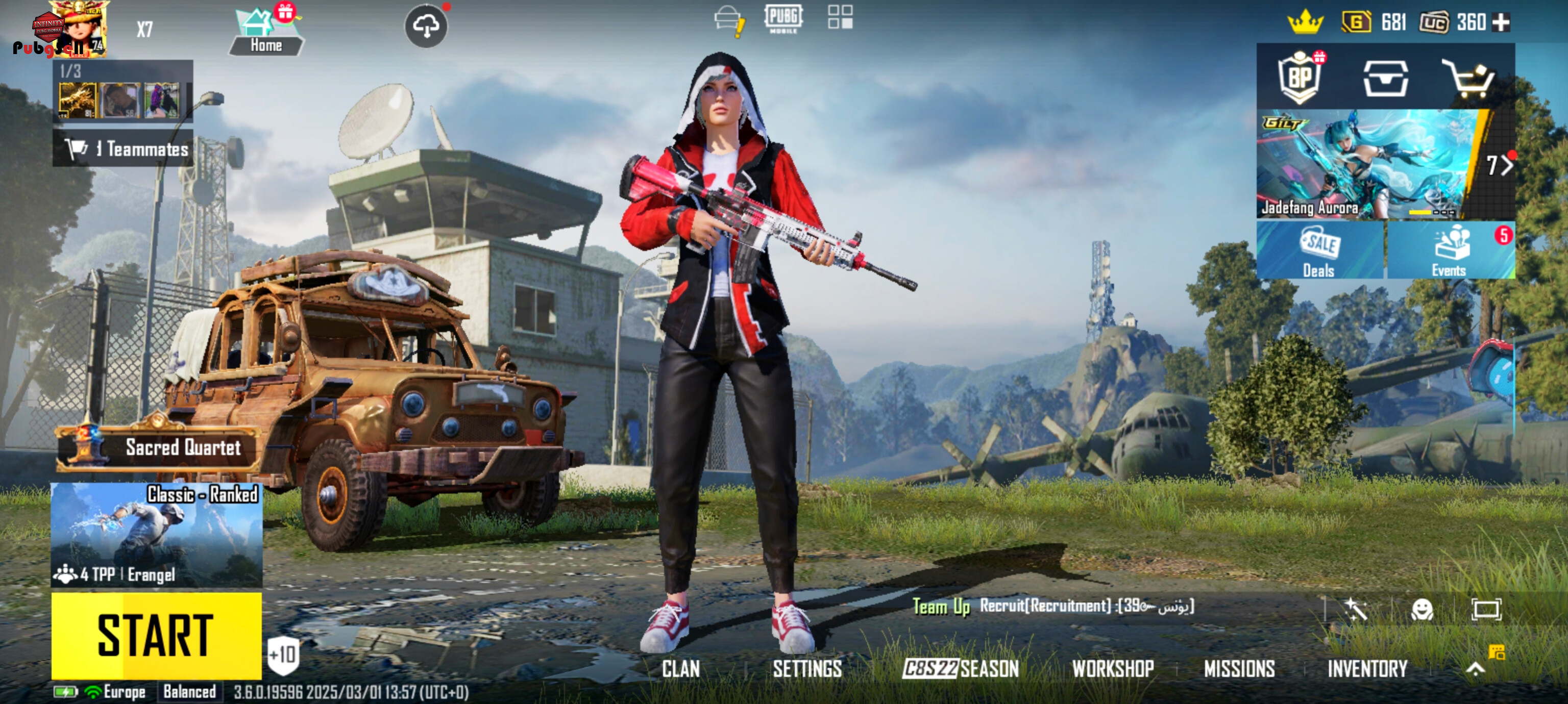Open the Deals sale panel
Image resolution: width=1568 pixels, height=704 pixels.
(1319, 250)
